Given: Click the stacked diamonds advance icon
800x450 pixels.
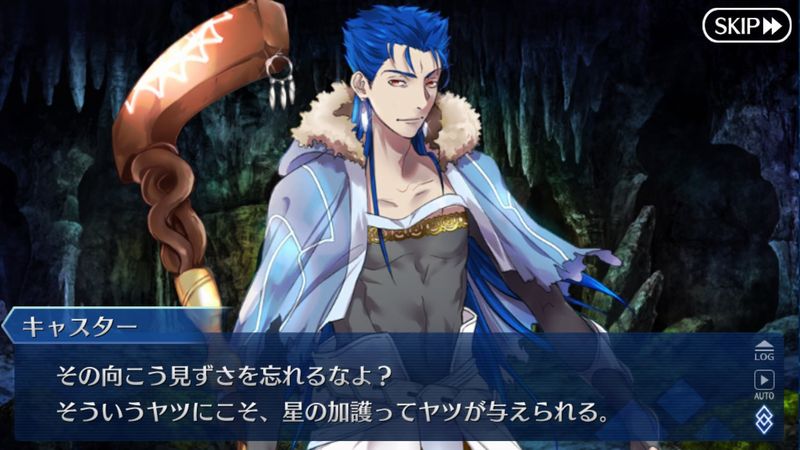Looking at the screenshot, I should coord(763,417).
